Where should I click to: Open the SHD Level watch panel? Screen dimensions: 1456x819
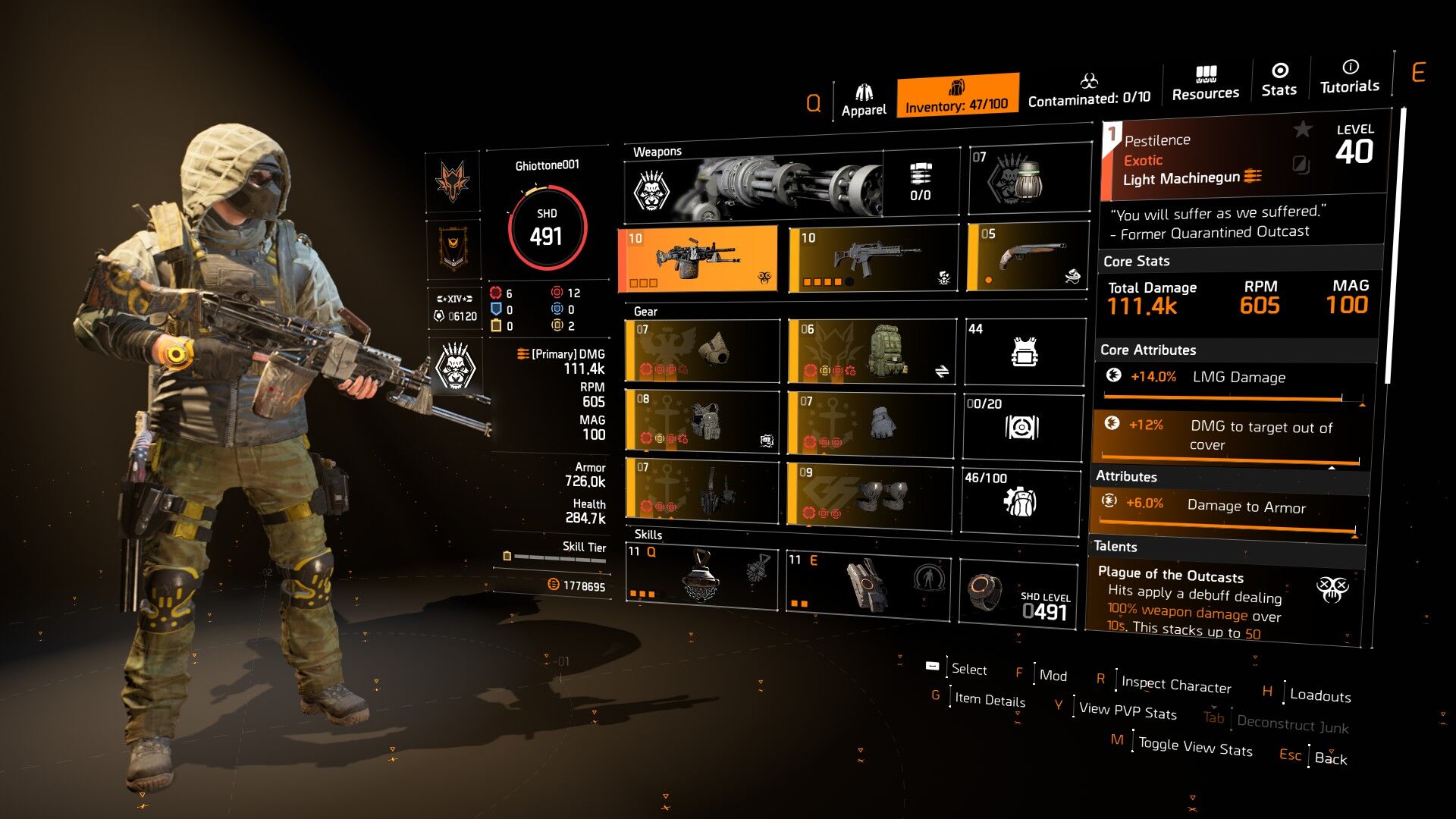pyautogui.click(x=1018, y=595)
